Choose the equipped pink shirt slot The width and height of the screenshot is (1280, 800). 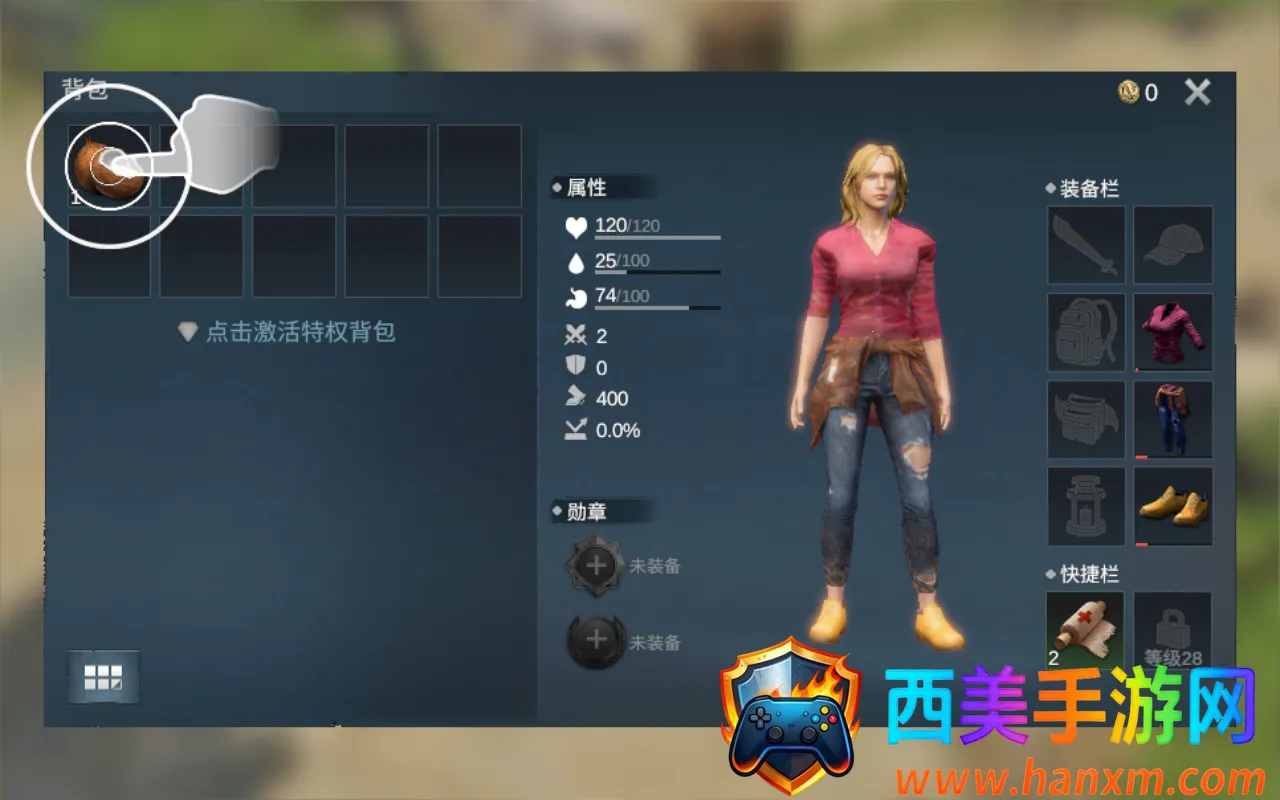coord(1173,333)
